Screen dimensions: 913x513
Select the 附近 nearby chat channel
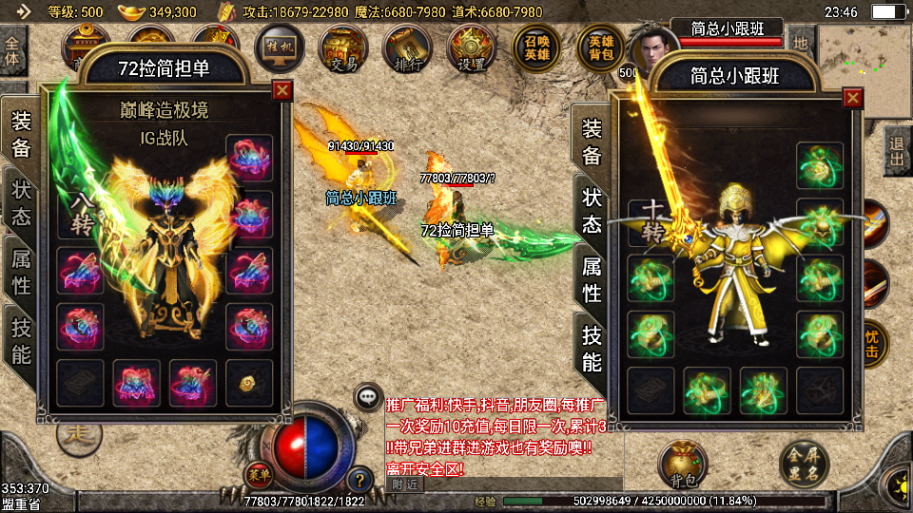(405, 484)
